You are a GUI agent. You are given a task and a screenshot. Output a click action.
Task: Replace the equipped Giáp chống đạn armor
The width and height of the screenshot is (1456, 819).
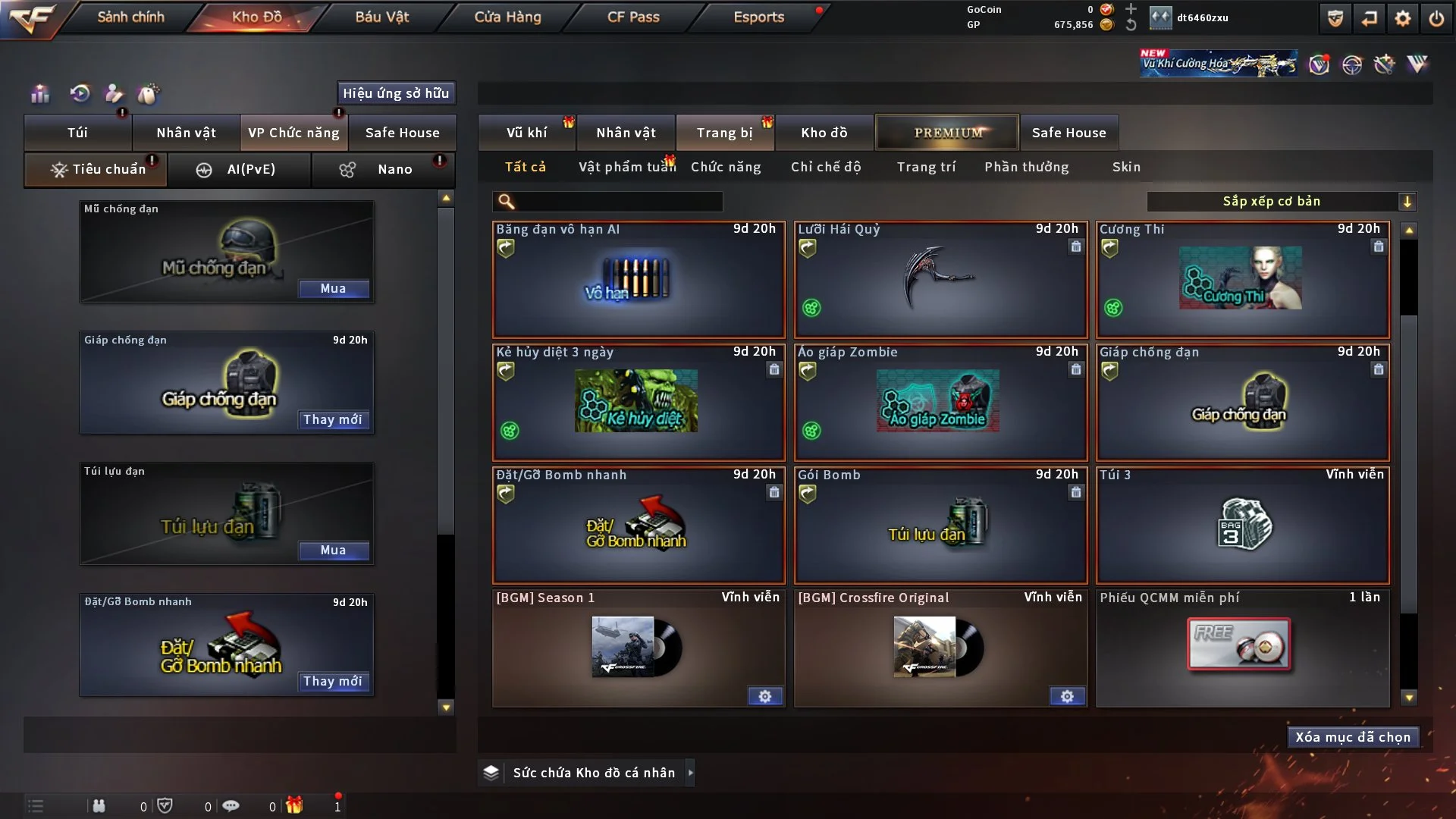333,419
